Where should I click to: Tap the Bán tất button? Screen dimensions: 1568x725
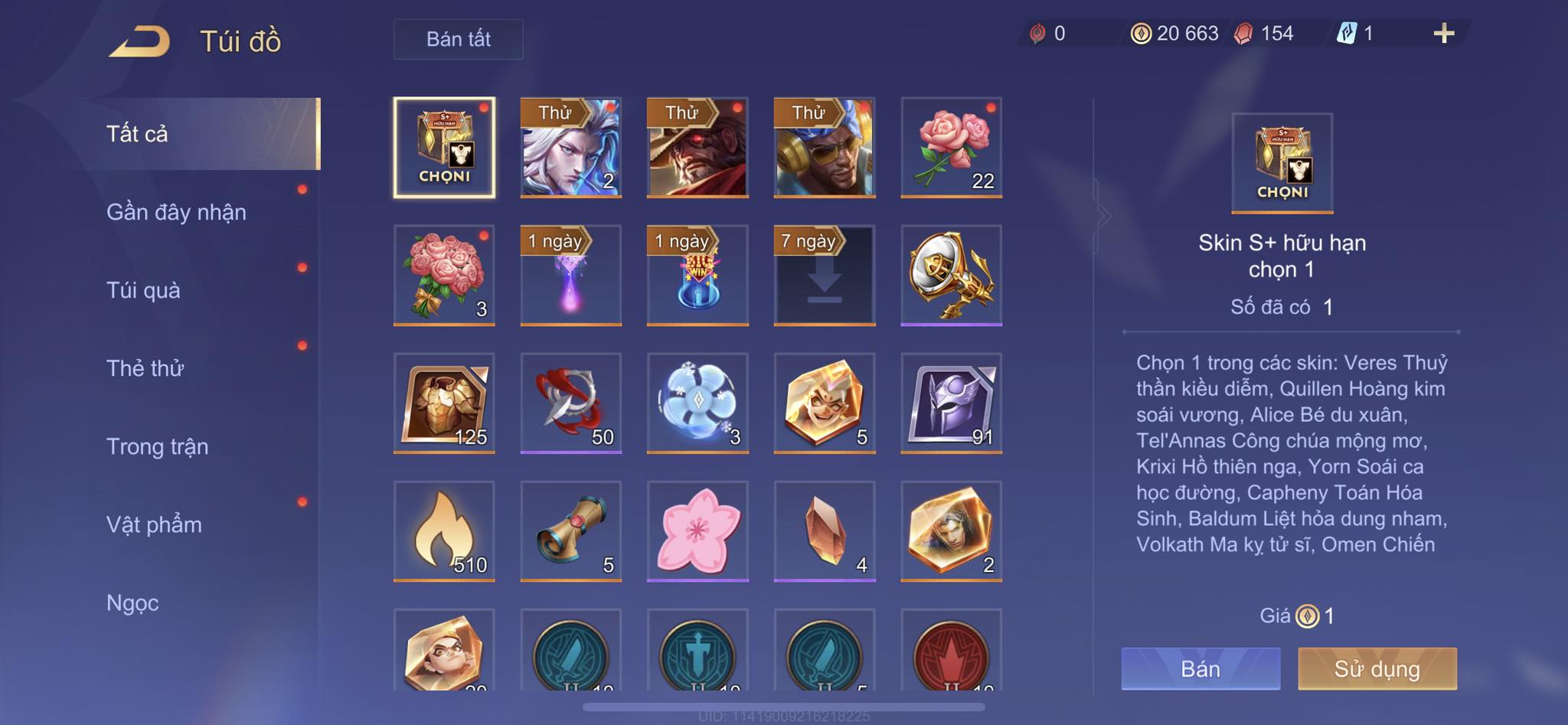pos(458,39)
